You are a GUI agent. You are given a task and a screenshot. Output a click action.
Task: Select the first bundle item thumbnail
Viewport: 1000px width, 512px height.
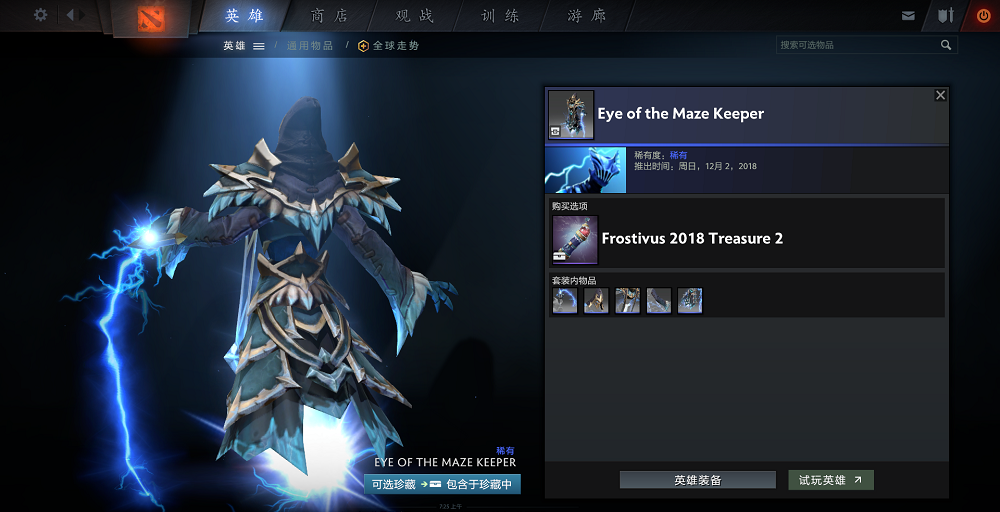(565, 301)
